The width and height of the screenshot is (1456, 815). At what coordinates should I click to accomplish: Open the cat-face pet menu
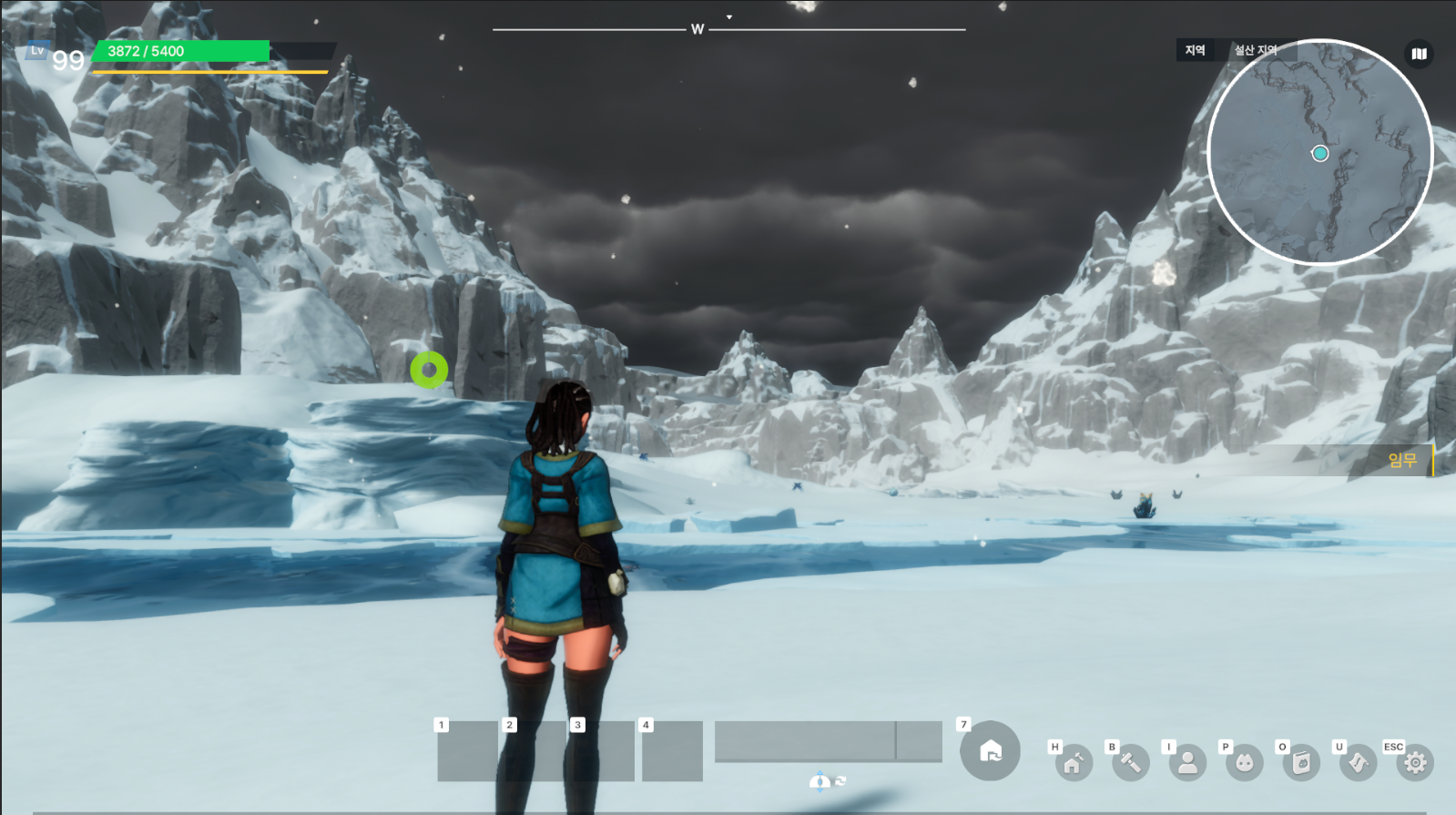(x=1245, y=763)
